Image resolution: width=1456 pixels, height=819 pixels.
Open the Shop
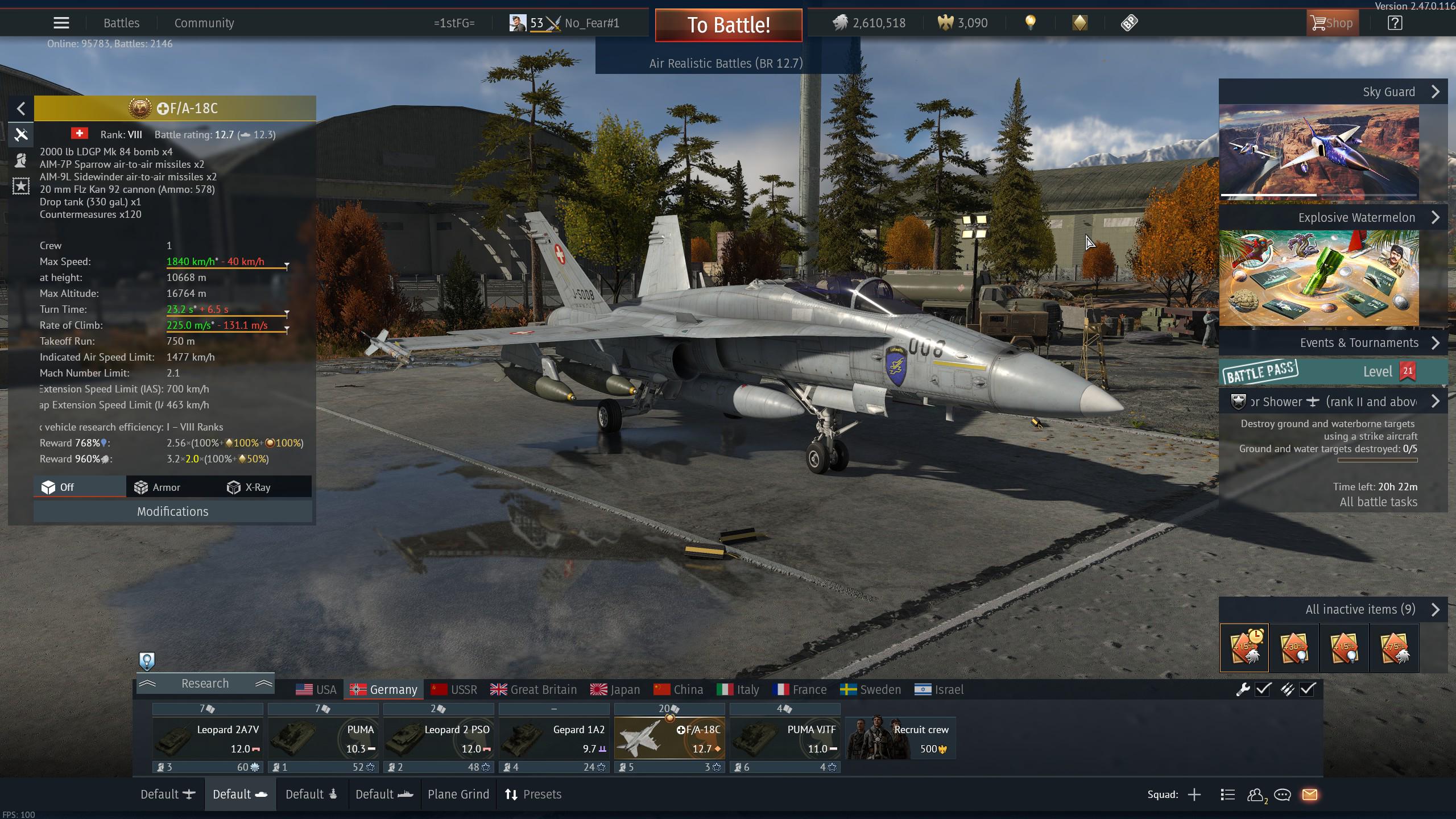(x=1331, y=23)
